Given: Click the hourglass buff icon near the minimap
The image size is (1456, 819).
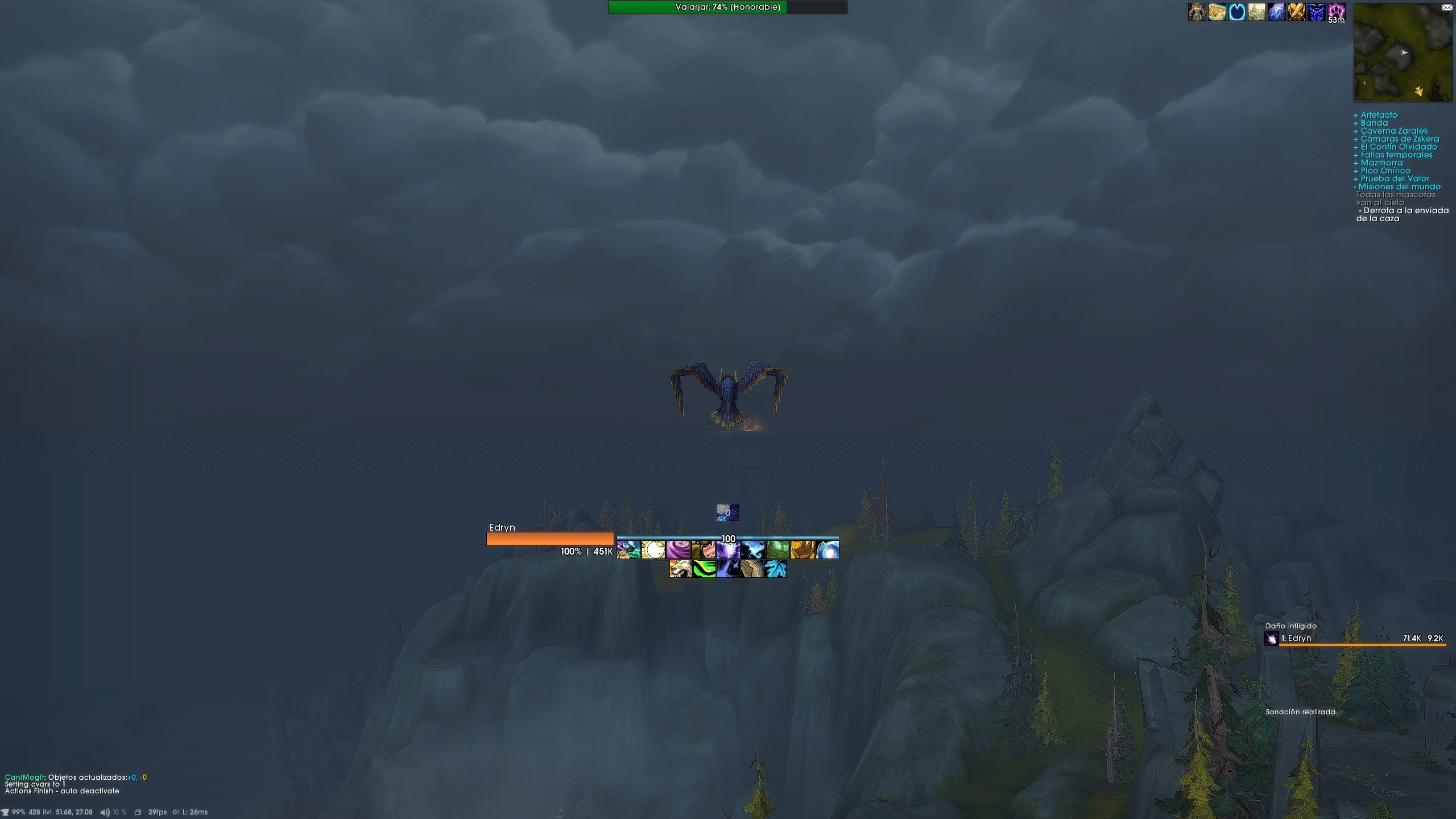Looking at the screenshot, I should 1197,13.
